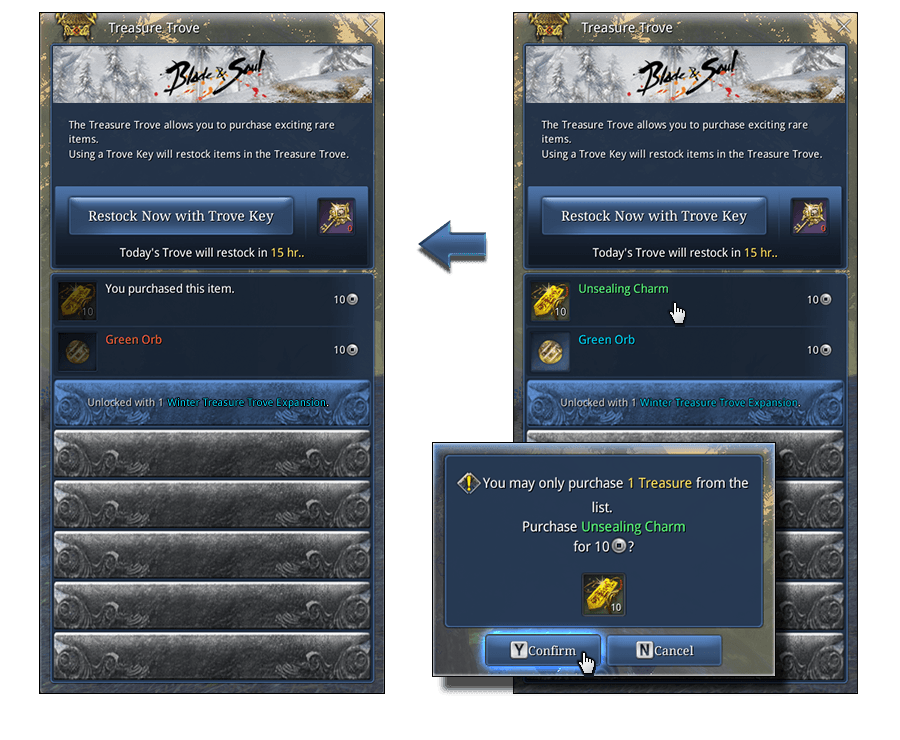Open the Winter Treasure Trove Expansion link under the red Green Orb

click(246, 402)
